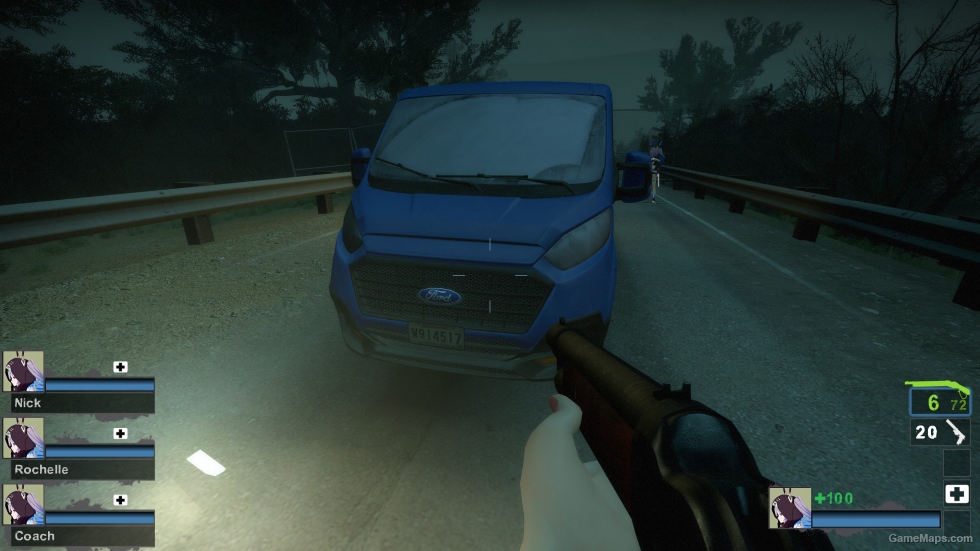Select Rochelle's teammate portrait
The width and height of the screenshot is (980, 551).
[23, 438]
